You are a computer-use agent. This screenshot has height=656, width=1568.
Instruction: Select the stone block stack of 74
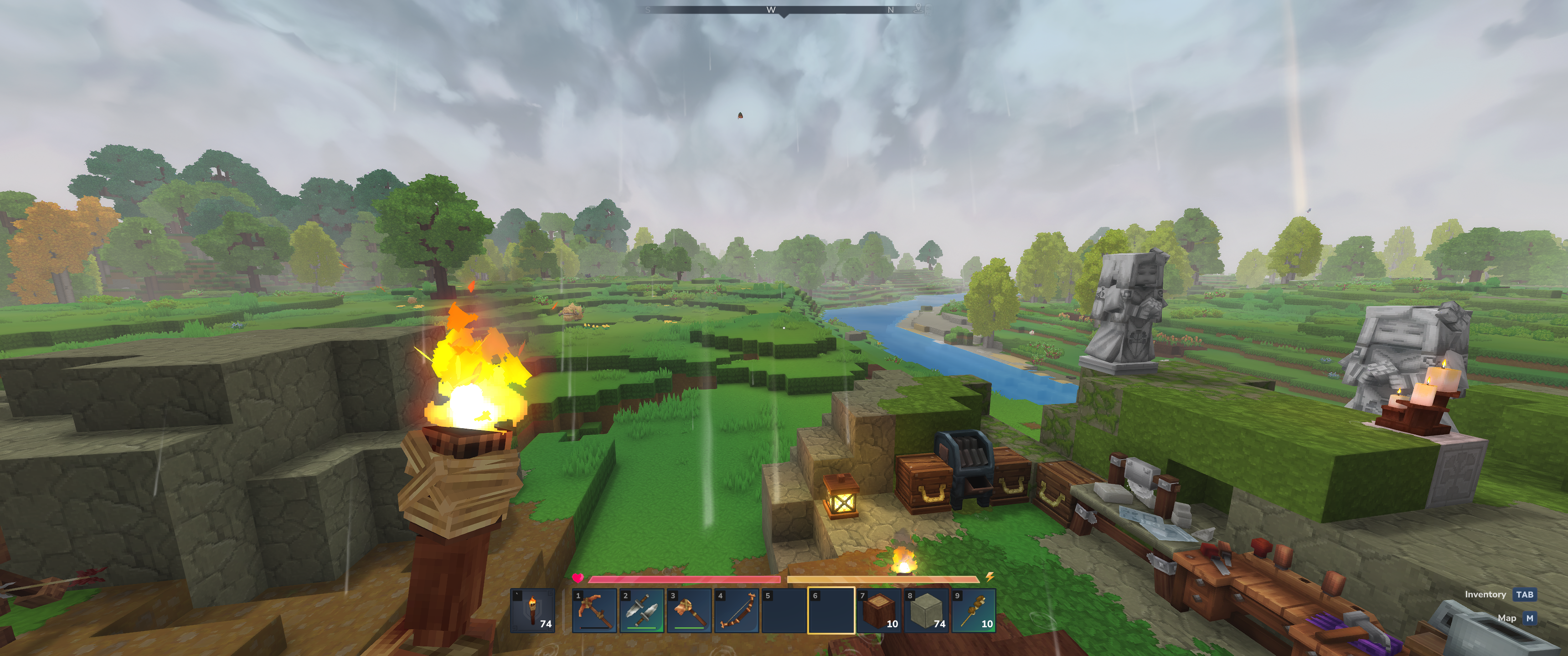tap(926, 610)
